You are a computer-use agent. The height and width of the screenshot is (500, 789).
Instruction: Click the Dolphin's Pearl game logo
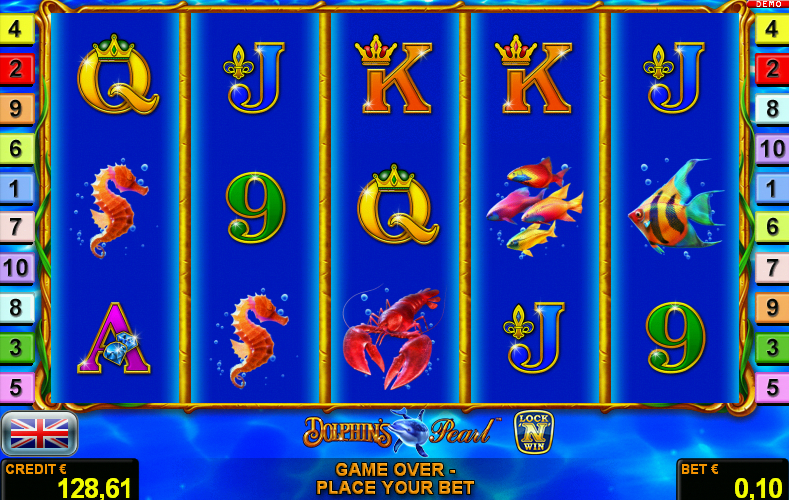(x=402, y=431)
